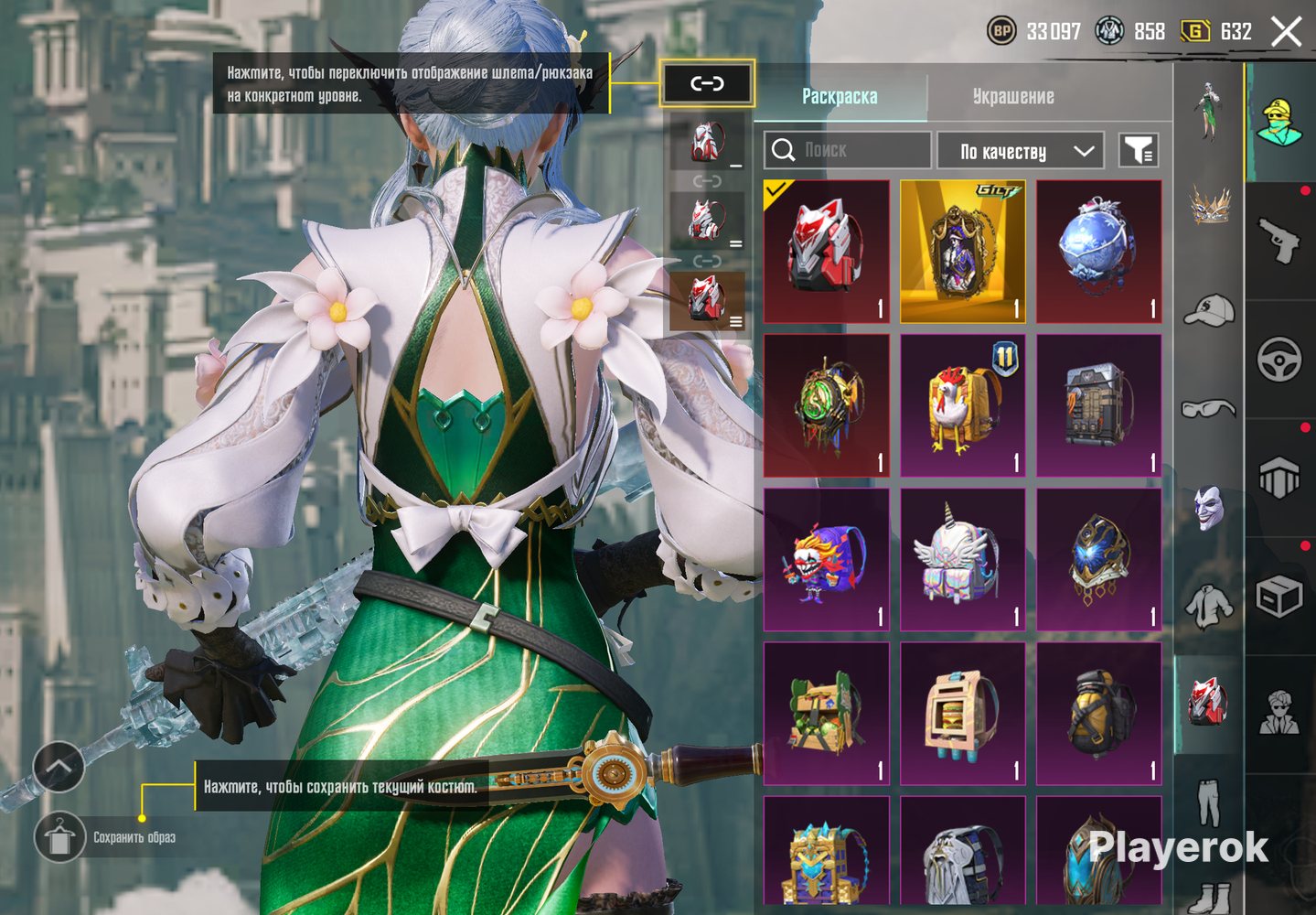Close the inventory screen with the X
Screen dimensions: 1316x915
click(1286, 32)
